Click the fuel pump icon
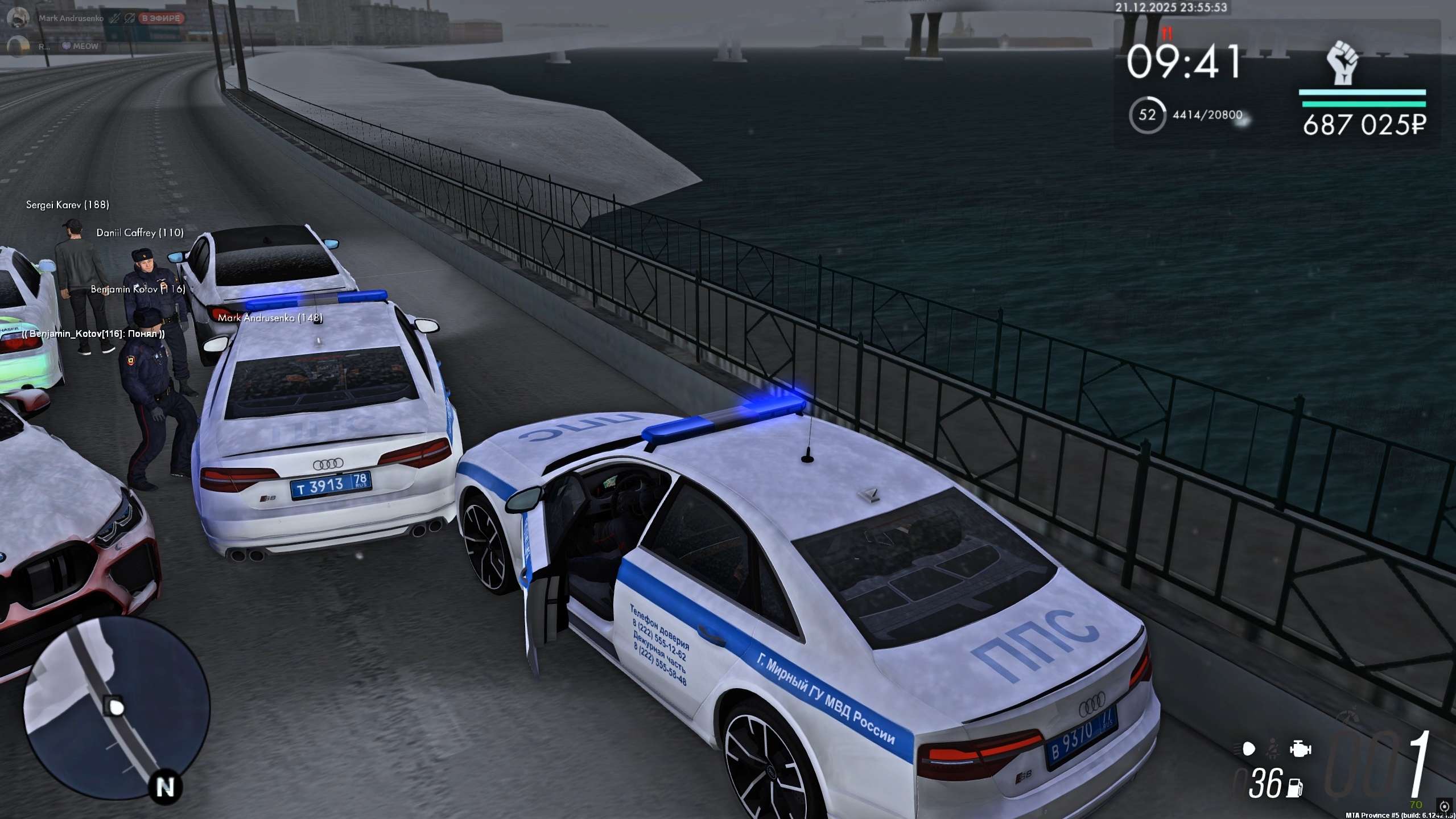Image resolution: width=1456 pixels, height=819 pixels. coord(1296,788)
